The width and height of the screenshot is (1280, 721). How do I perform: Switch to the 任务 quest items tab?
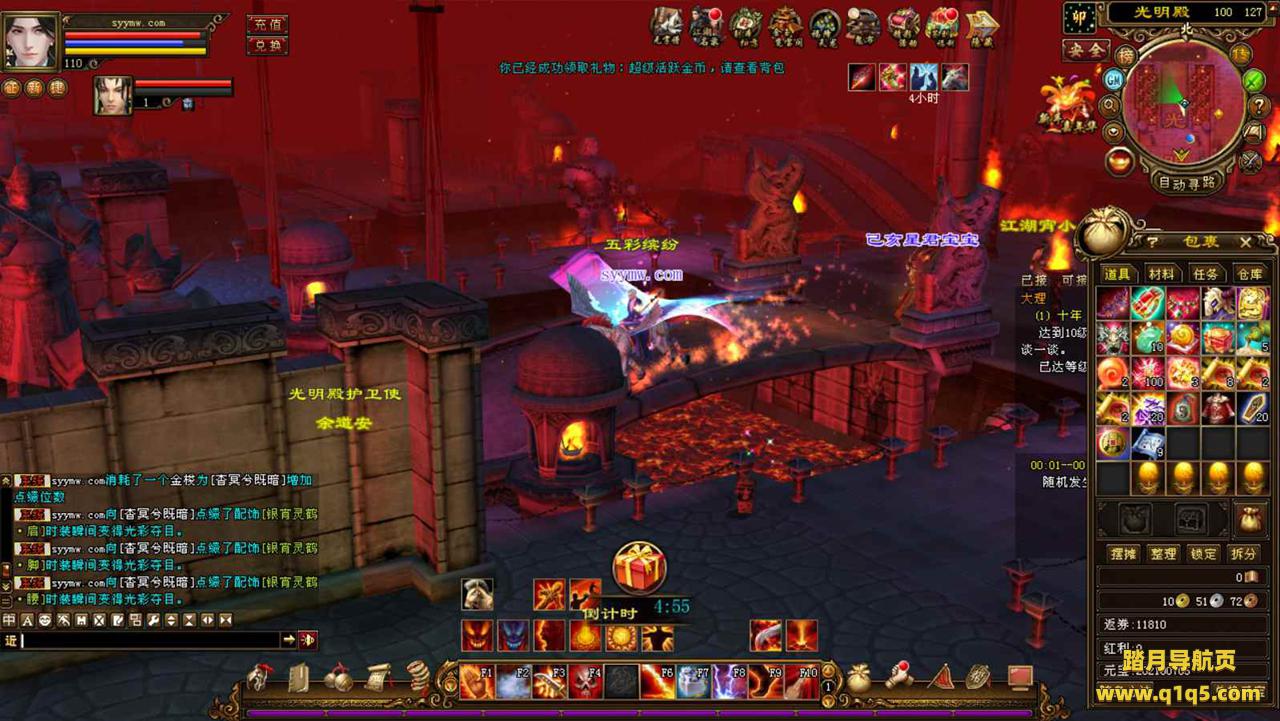pyautogui.click(x=1206, y=274)
